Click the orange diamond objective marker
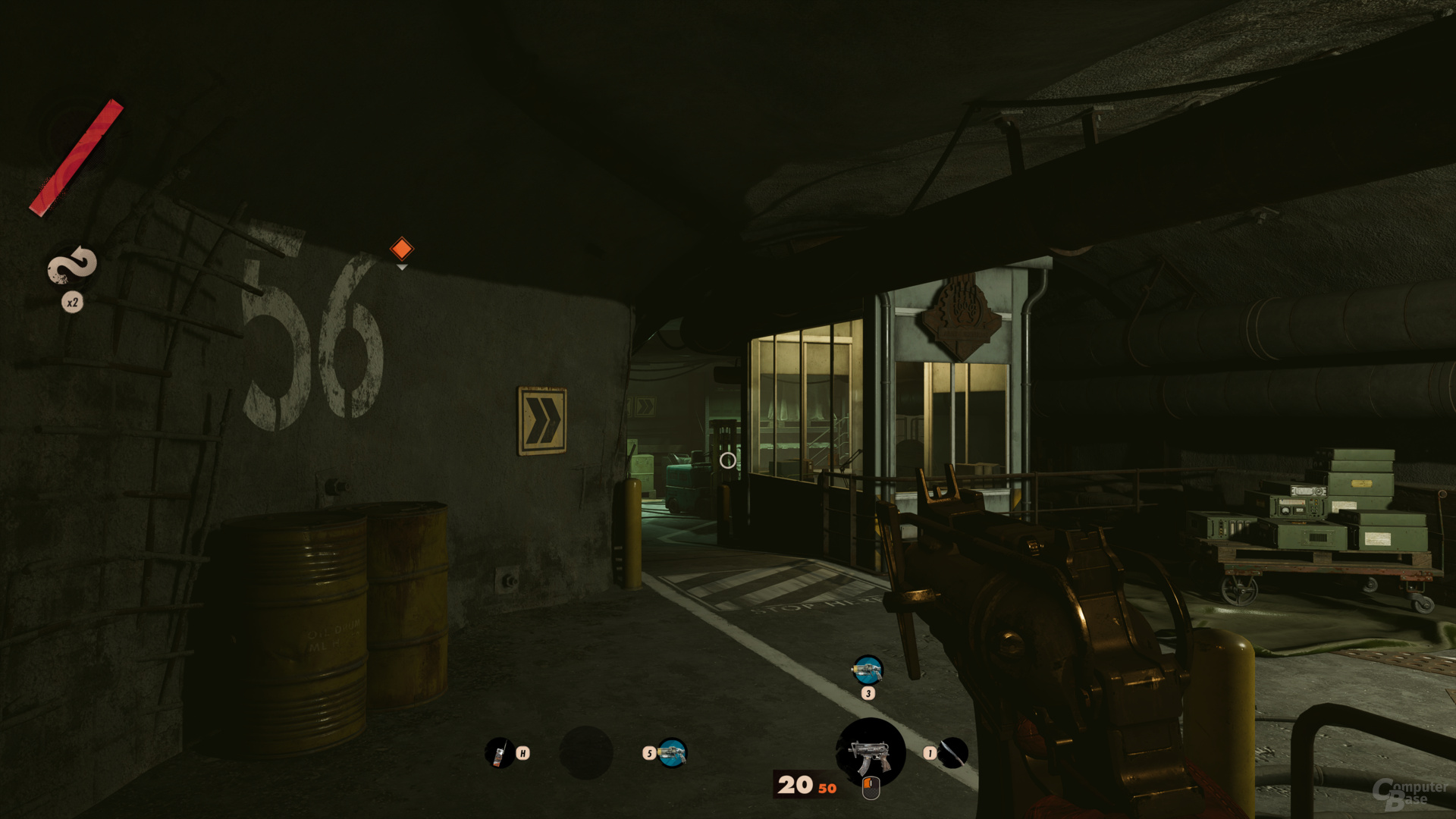This screenshot has width=1456, height=819. pyautogui.click(x=401, y=249)
